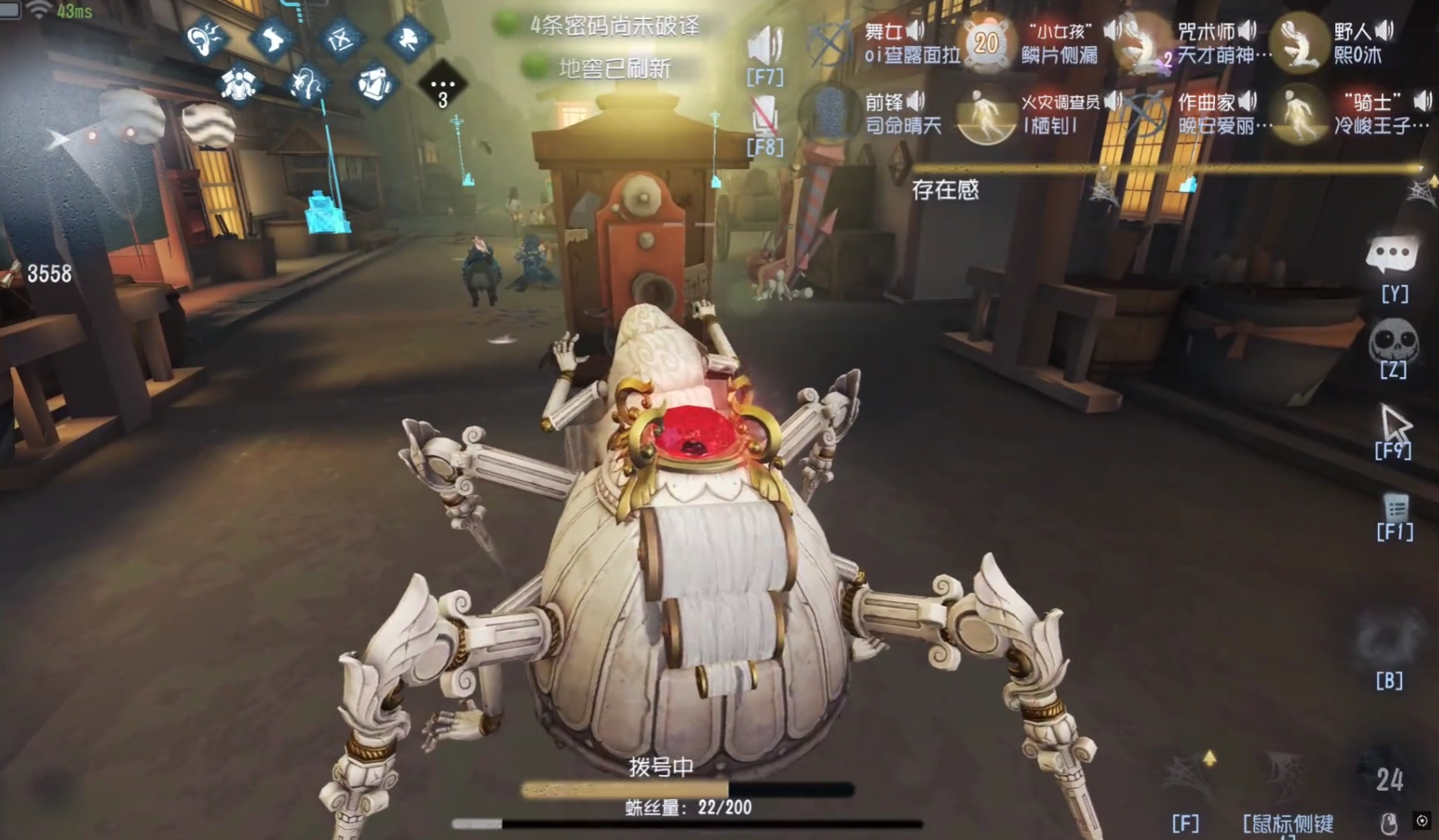Image resolution: width=1439 pixels, height=840 pixels.
Task: Select the ear-shaped persona trait icon
Action: [205, 38]
